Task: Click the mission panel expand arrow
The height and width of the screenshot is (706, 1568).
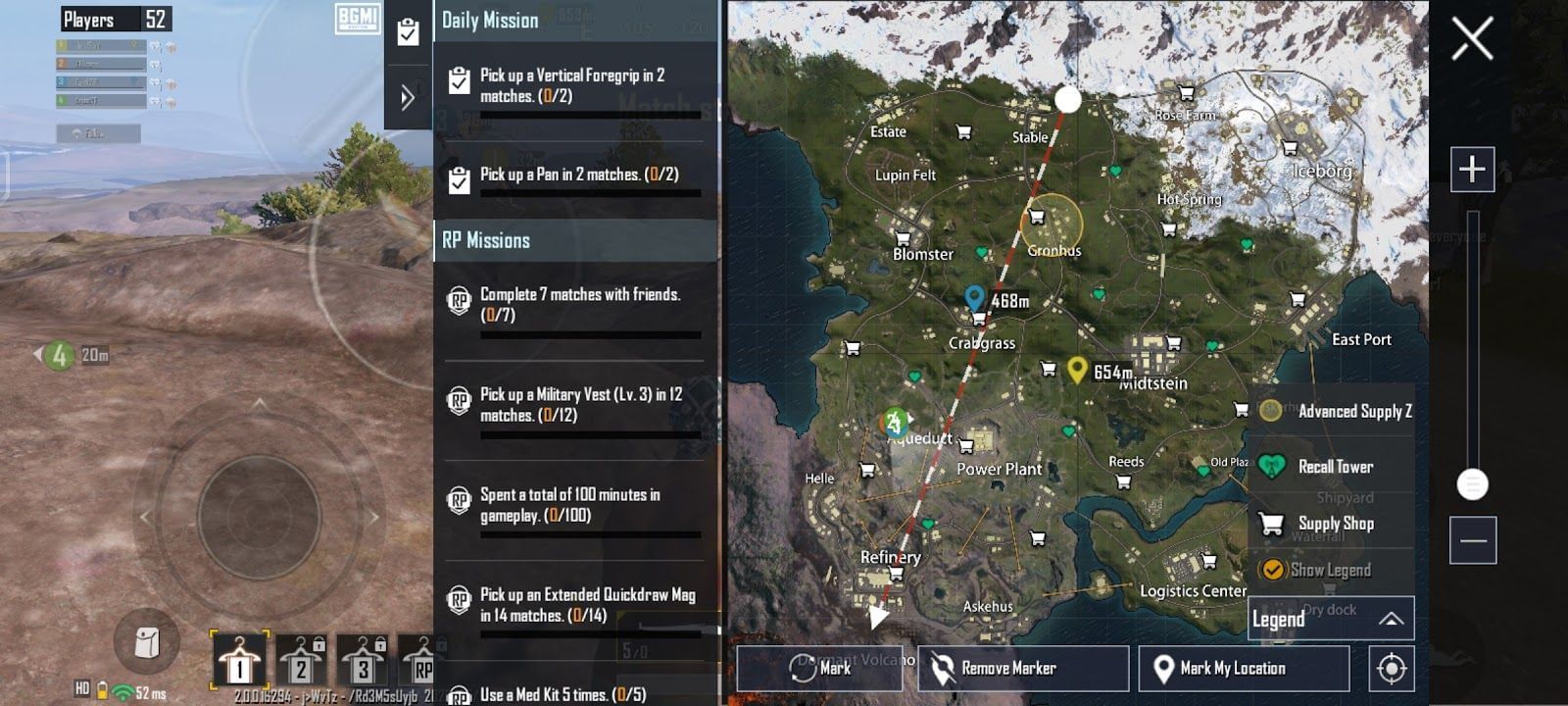Action: click(x=407, y=95)
